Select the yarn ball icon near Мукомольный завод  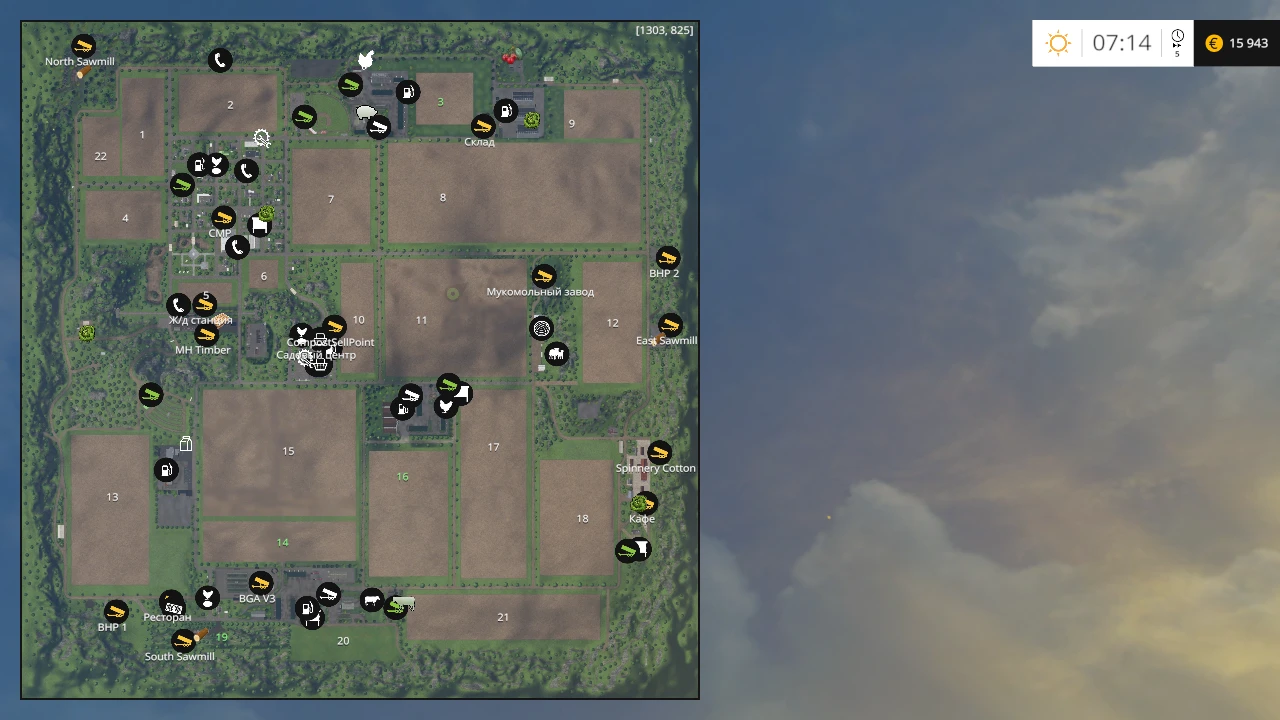tap(542, 327)
